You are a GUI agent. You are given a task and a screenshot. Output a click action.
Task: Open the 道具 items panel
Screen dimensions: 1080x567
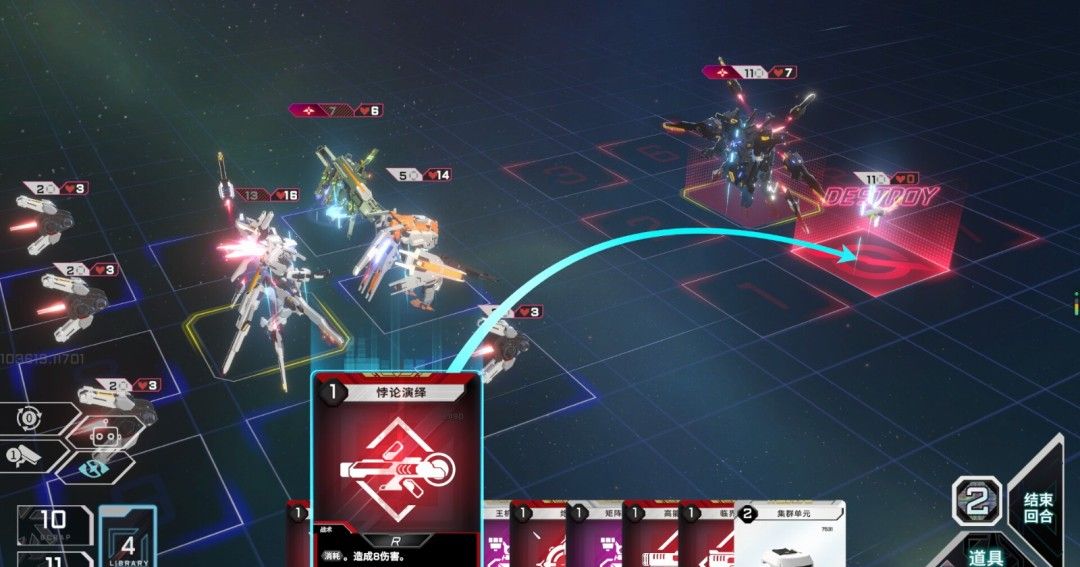[985, 555]
